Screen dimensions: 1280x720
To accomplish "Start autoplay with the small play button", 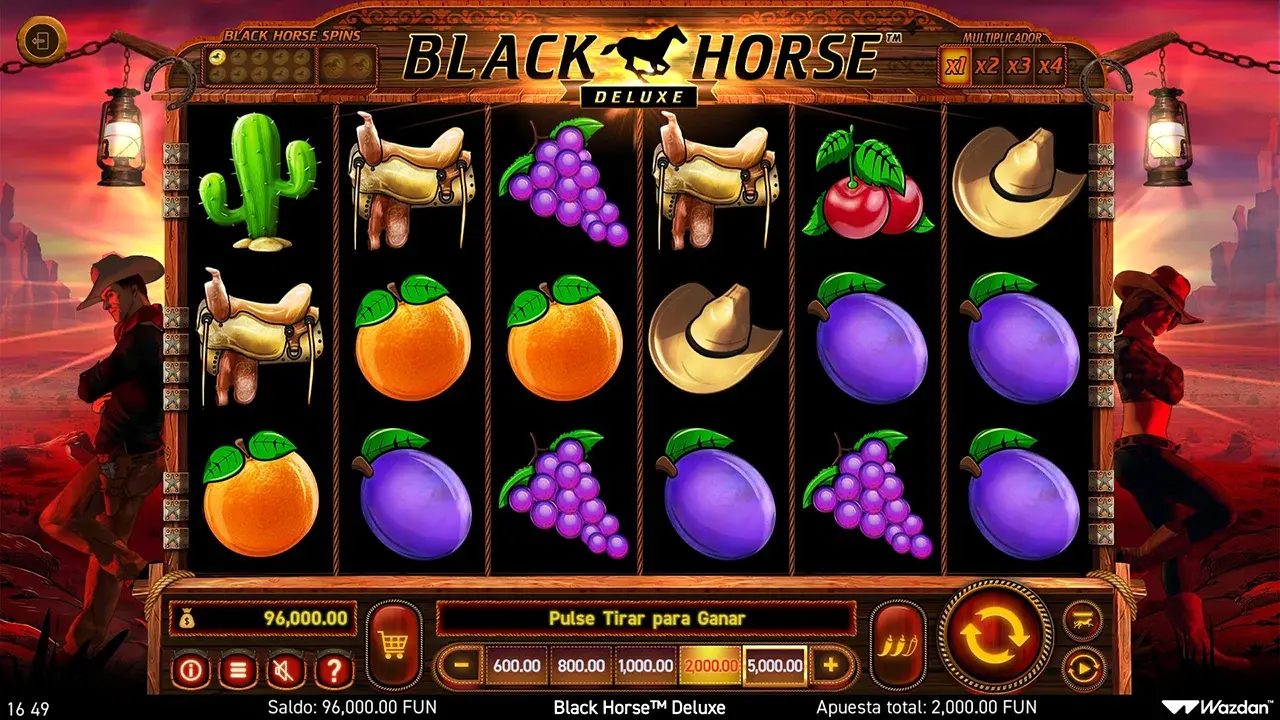I will click(x=1082, y=667).
